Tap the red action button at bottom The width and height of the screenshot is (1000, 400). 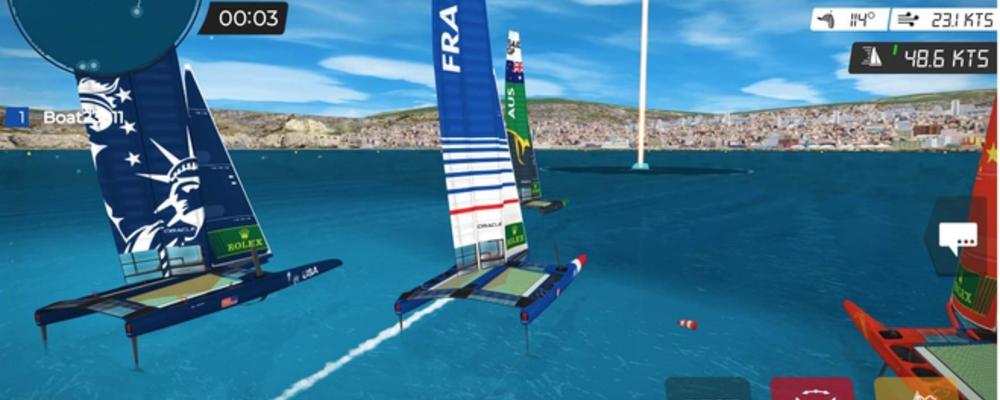click(x=811, y=389)
